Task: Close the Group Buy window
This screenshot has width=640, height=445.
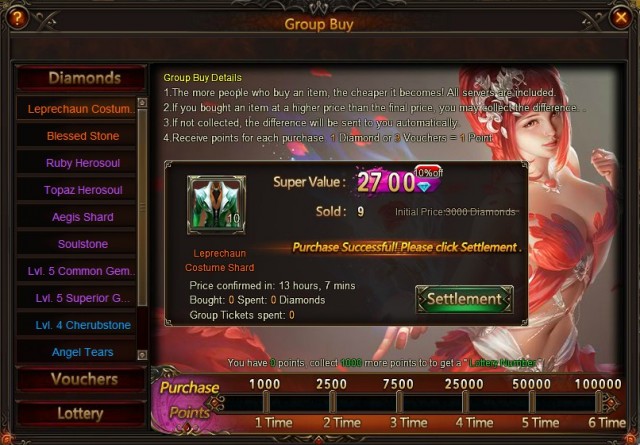Action: (x=620, y=17)
